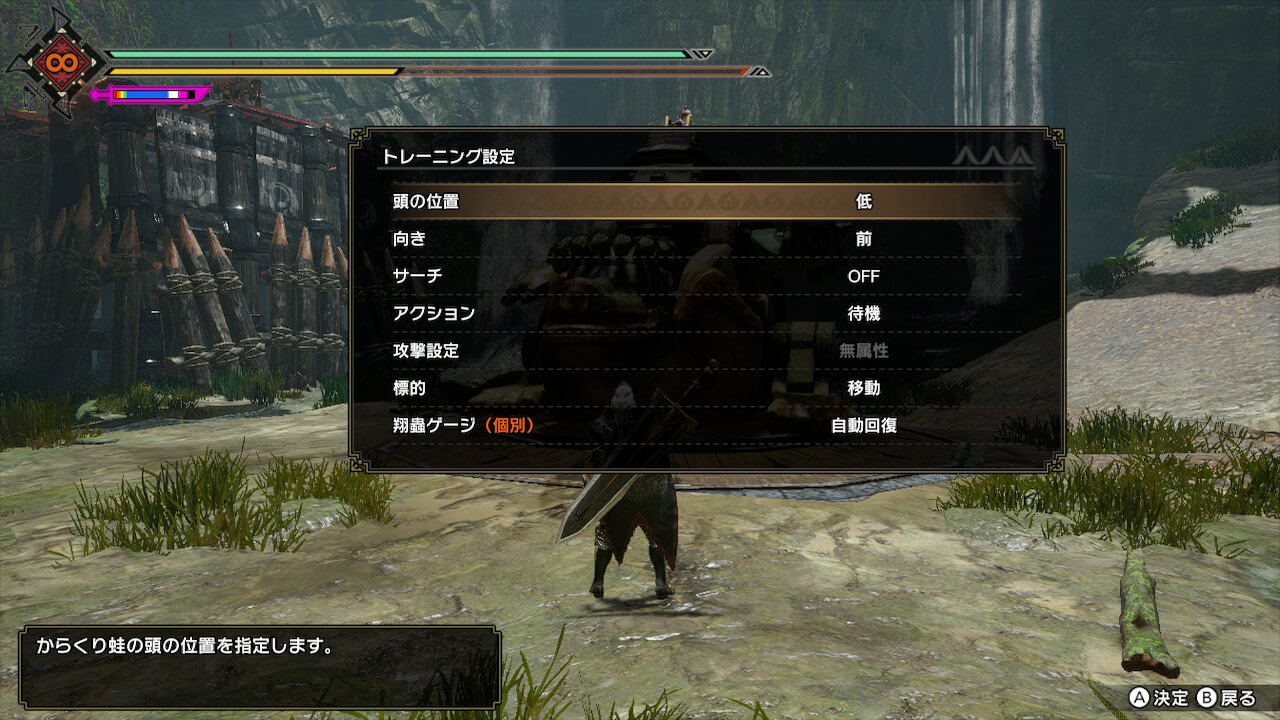Image resolution: width=1280 pixels, height=720 pixels.
Task: Select the 頭の位置 setting row
Action: click(x=705, y=201)
